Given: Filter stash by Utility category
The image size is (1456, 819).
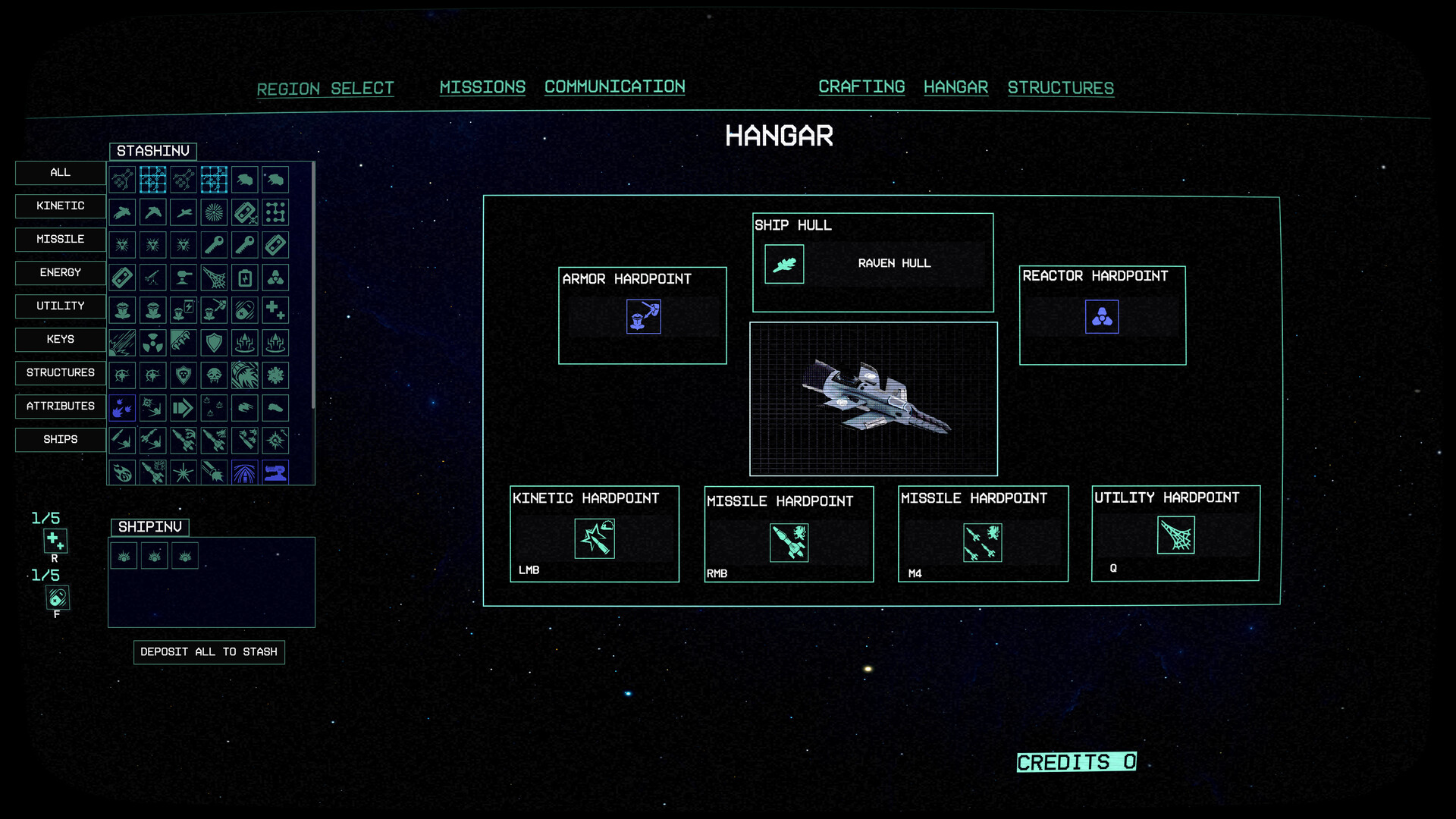Looking at the screenshot, I should pyautogui.click(x=61, y=306).
